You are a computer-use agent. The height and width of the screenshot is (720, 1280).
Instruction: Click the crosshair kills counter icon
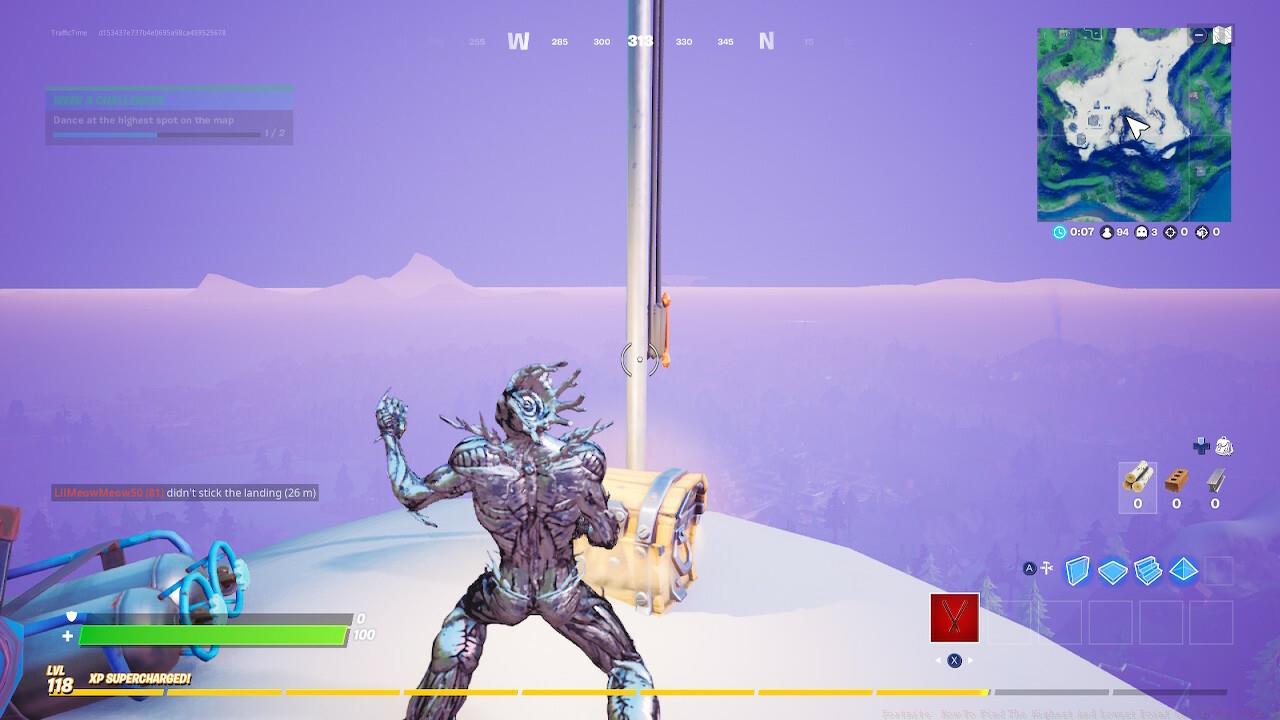coord(1168,231)
